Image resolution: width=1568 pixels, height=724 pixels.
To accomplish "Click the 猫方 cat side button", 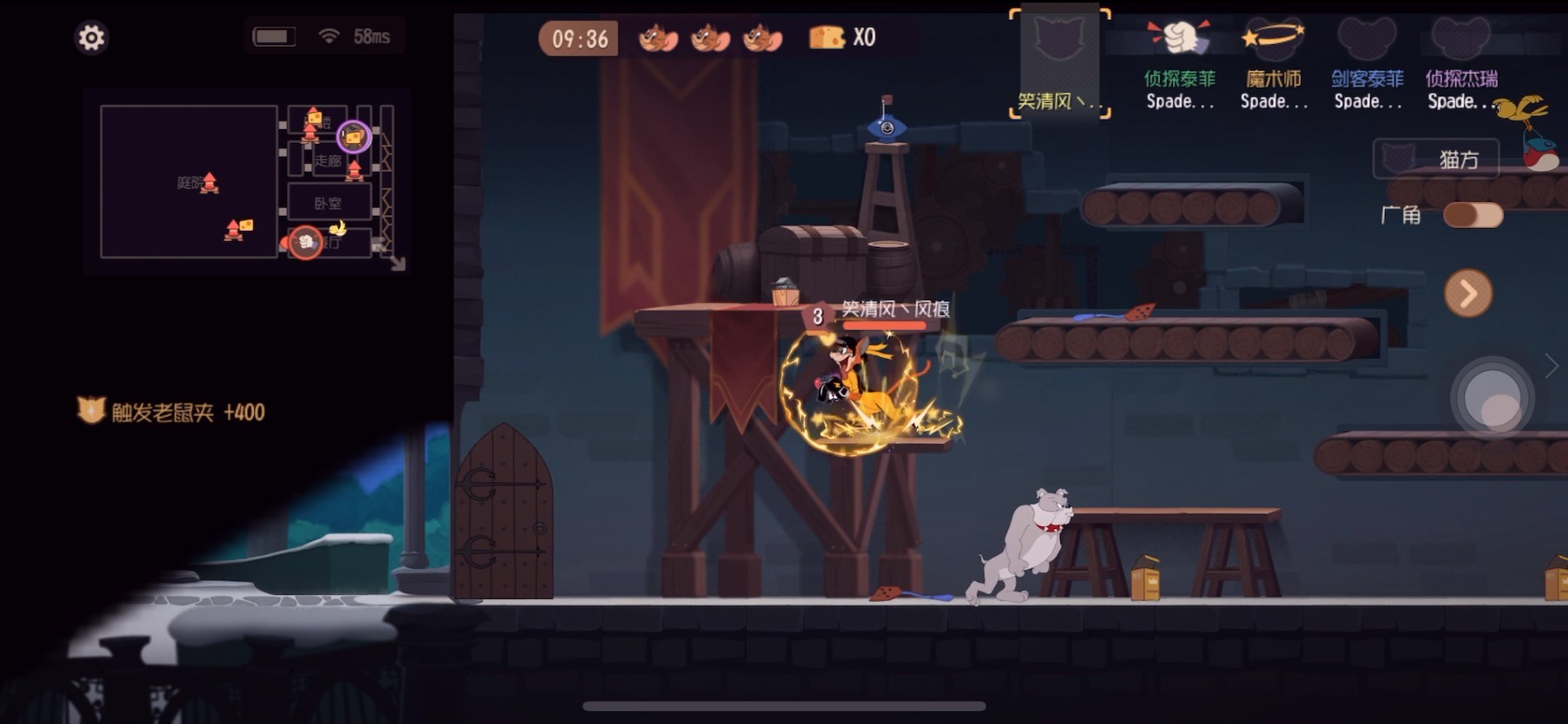I will 1435,160.
